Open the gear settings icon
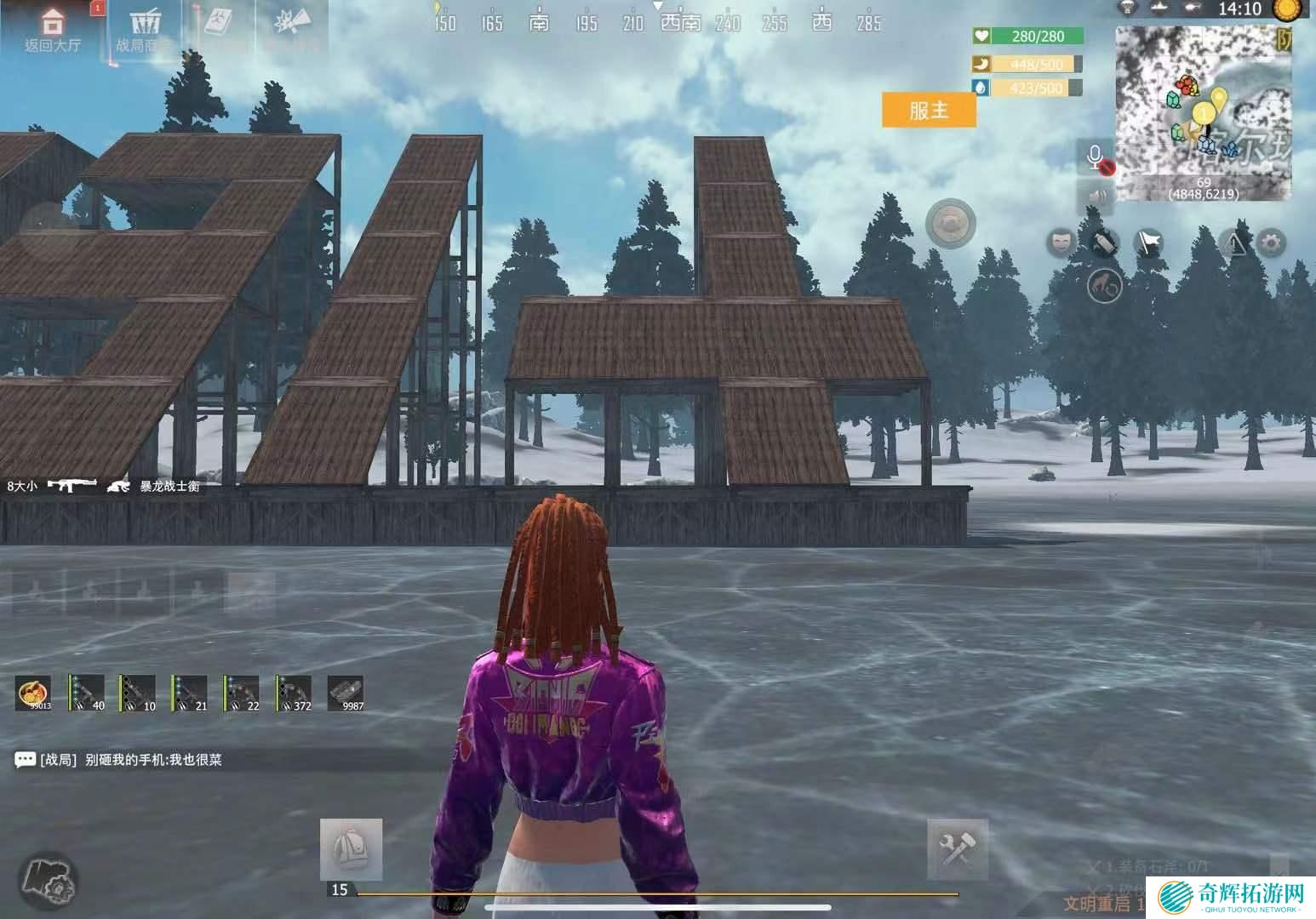1316x919 pixels. [x=1271, y=243]
